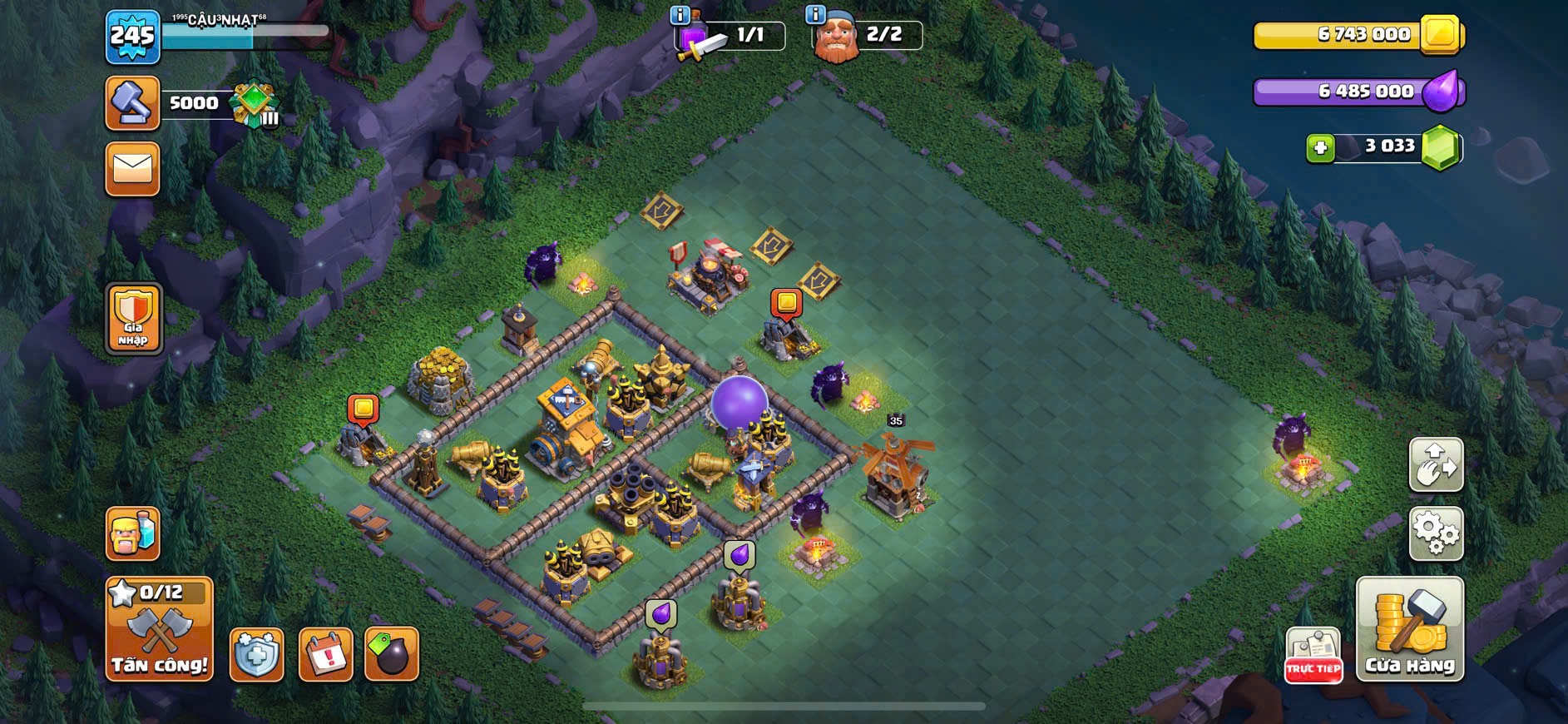Tap the level 245 experience badge
The width and height of the screenshot is (1568, 724).
click(132, 37)
